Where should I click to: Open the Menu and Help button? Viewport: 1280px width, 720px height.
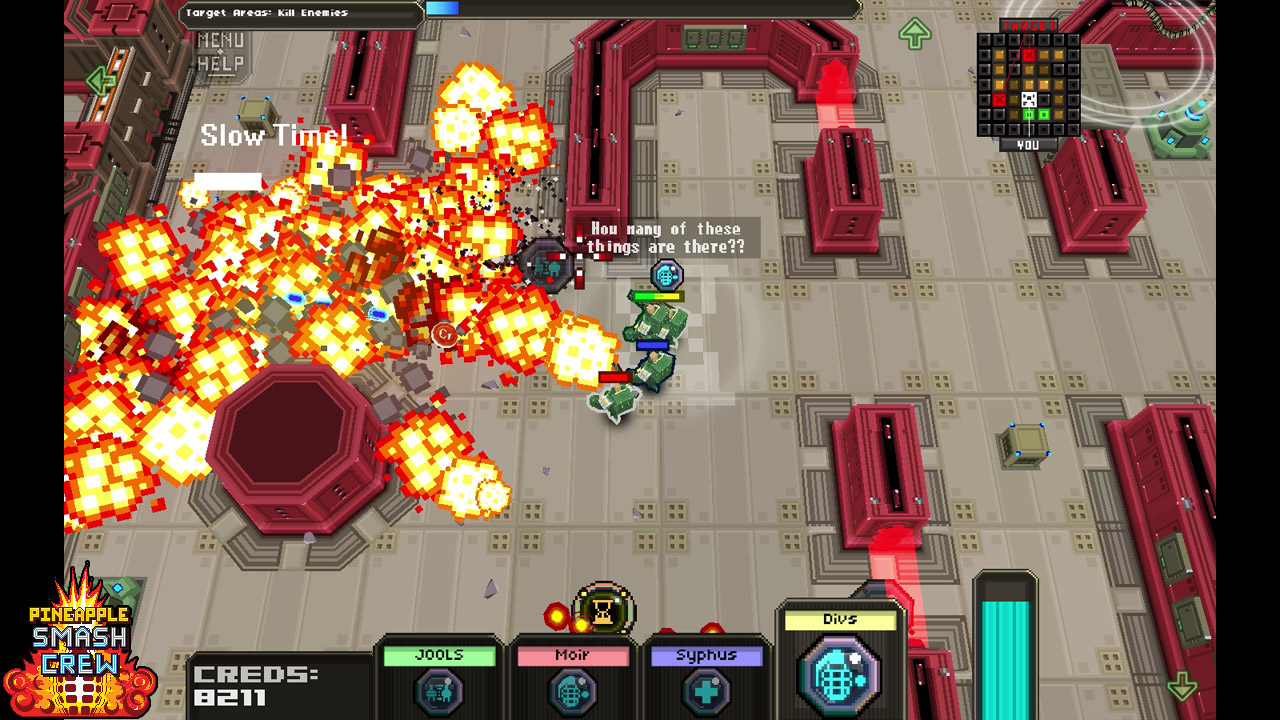pyautogui.click(x=220, y=51)
